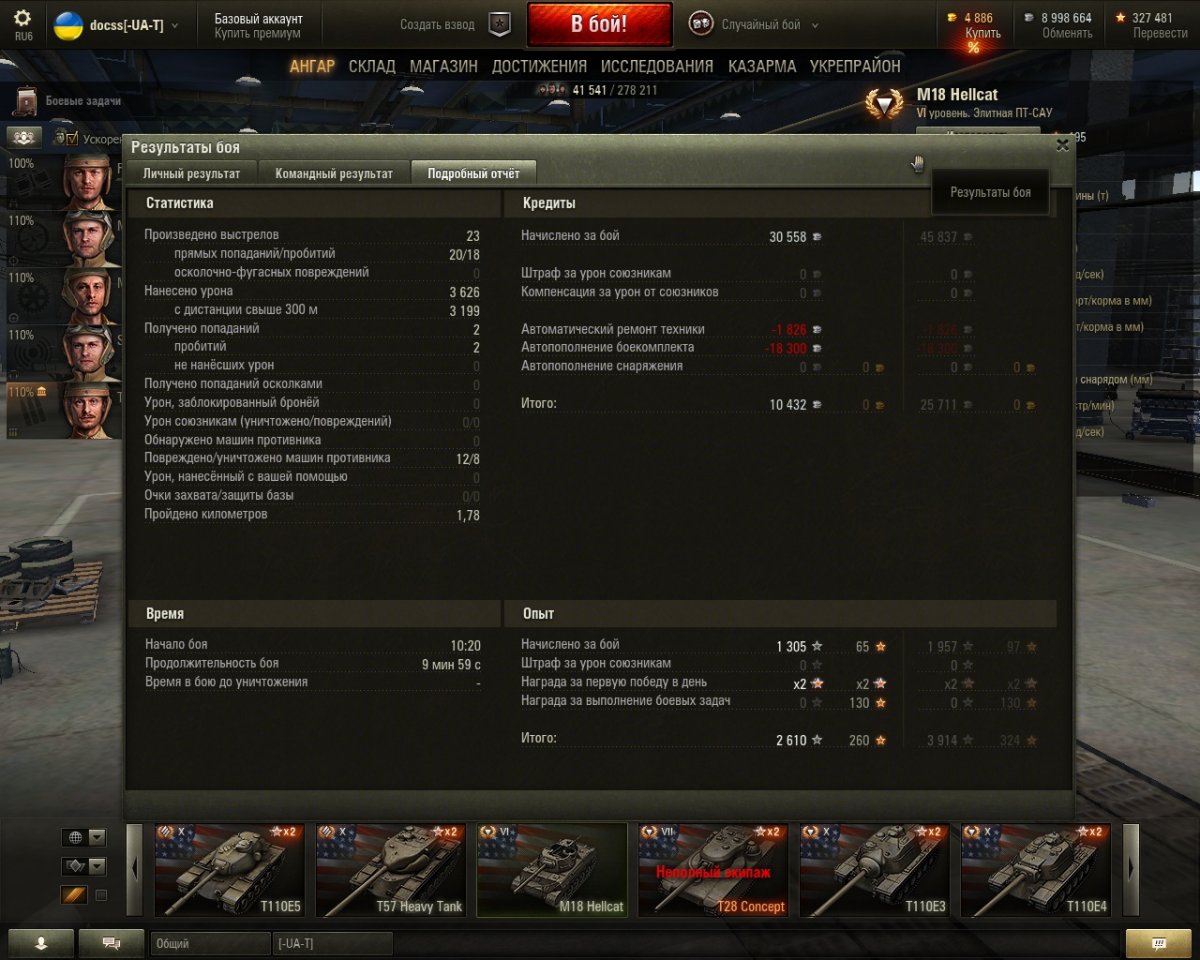
Task: Select the Подробный отчёт tab
Action: coord(473,173)
